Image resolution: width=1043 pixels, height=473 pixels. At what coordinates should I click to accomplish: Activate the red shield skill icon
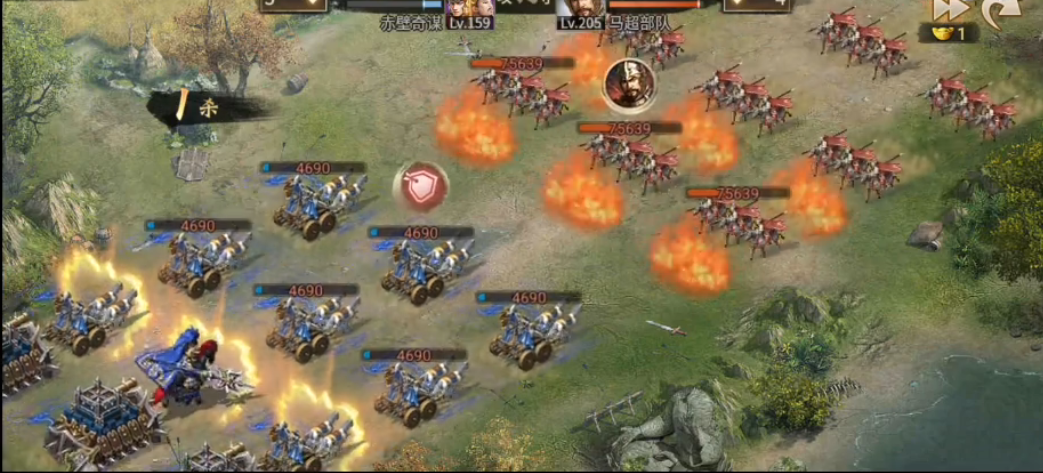coord(421,184)
